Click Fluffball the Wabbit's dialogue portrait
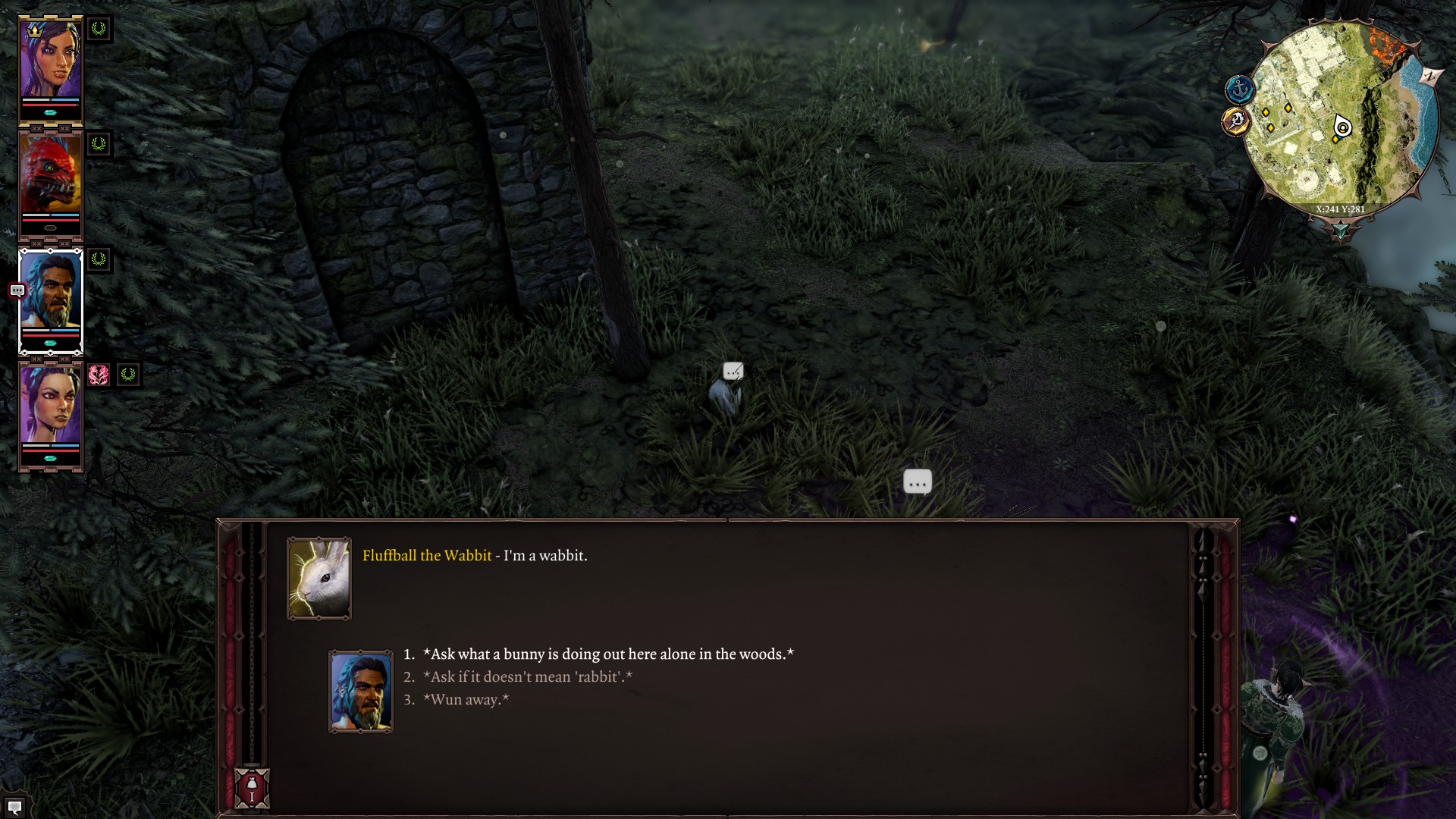1456x819 pixels. coord(319,579)
